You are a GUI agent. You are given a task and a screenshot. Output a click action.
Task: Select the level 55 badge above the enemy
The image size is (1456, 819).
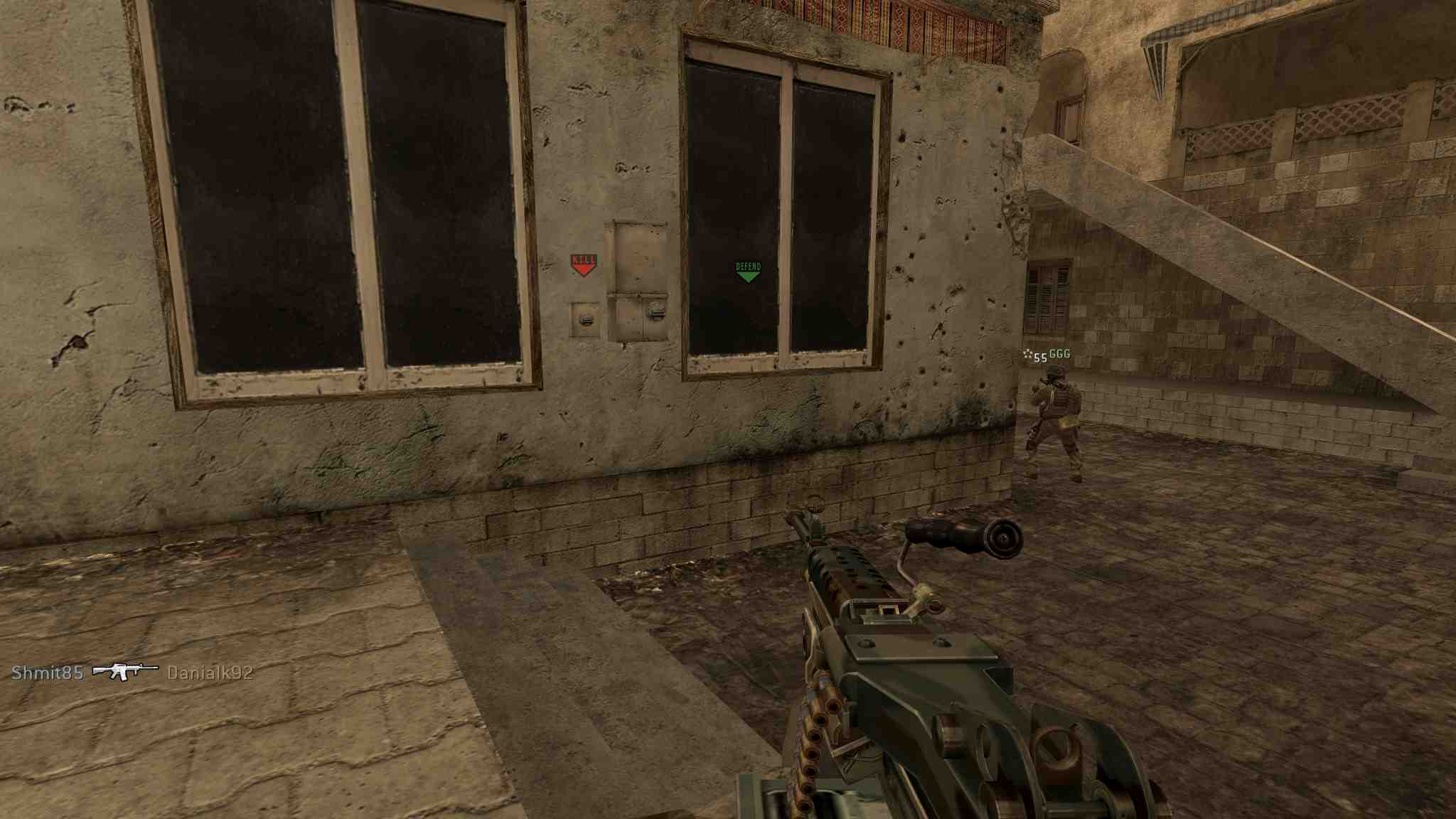(x=1039, y=356)
